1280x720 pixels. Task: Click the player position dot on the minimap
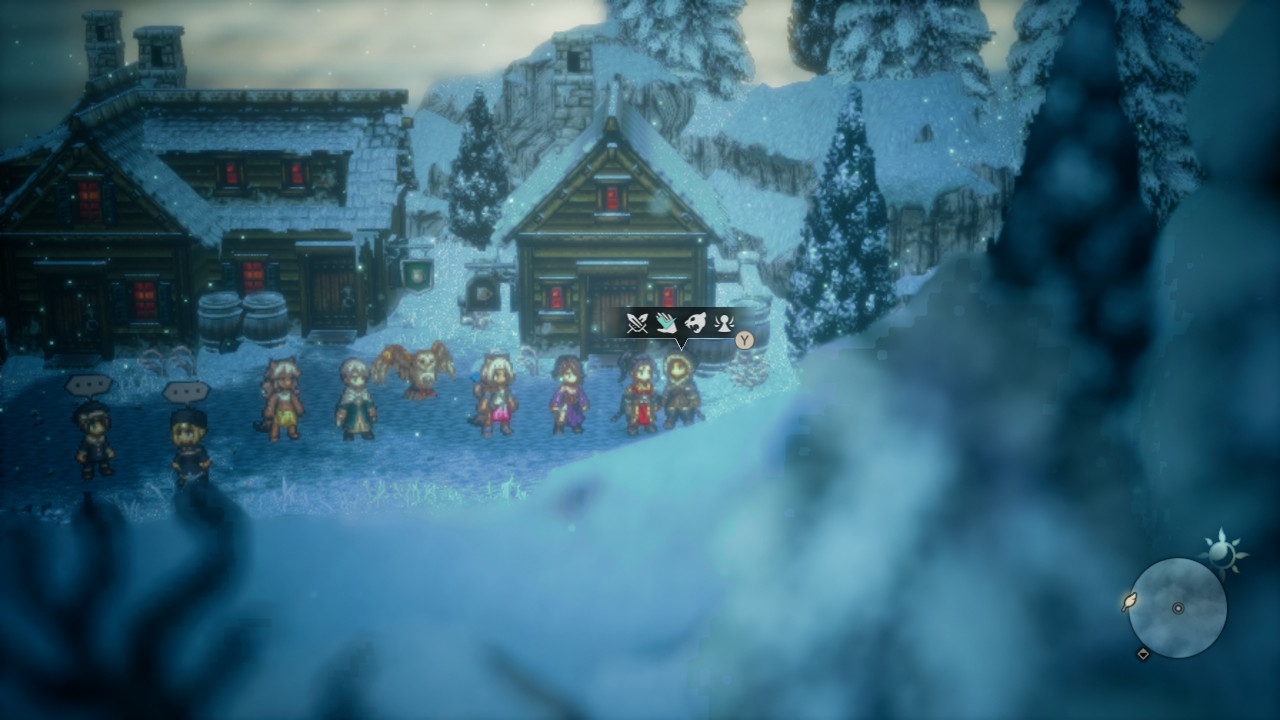pos(1178,608)
